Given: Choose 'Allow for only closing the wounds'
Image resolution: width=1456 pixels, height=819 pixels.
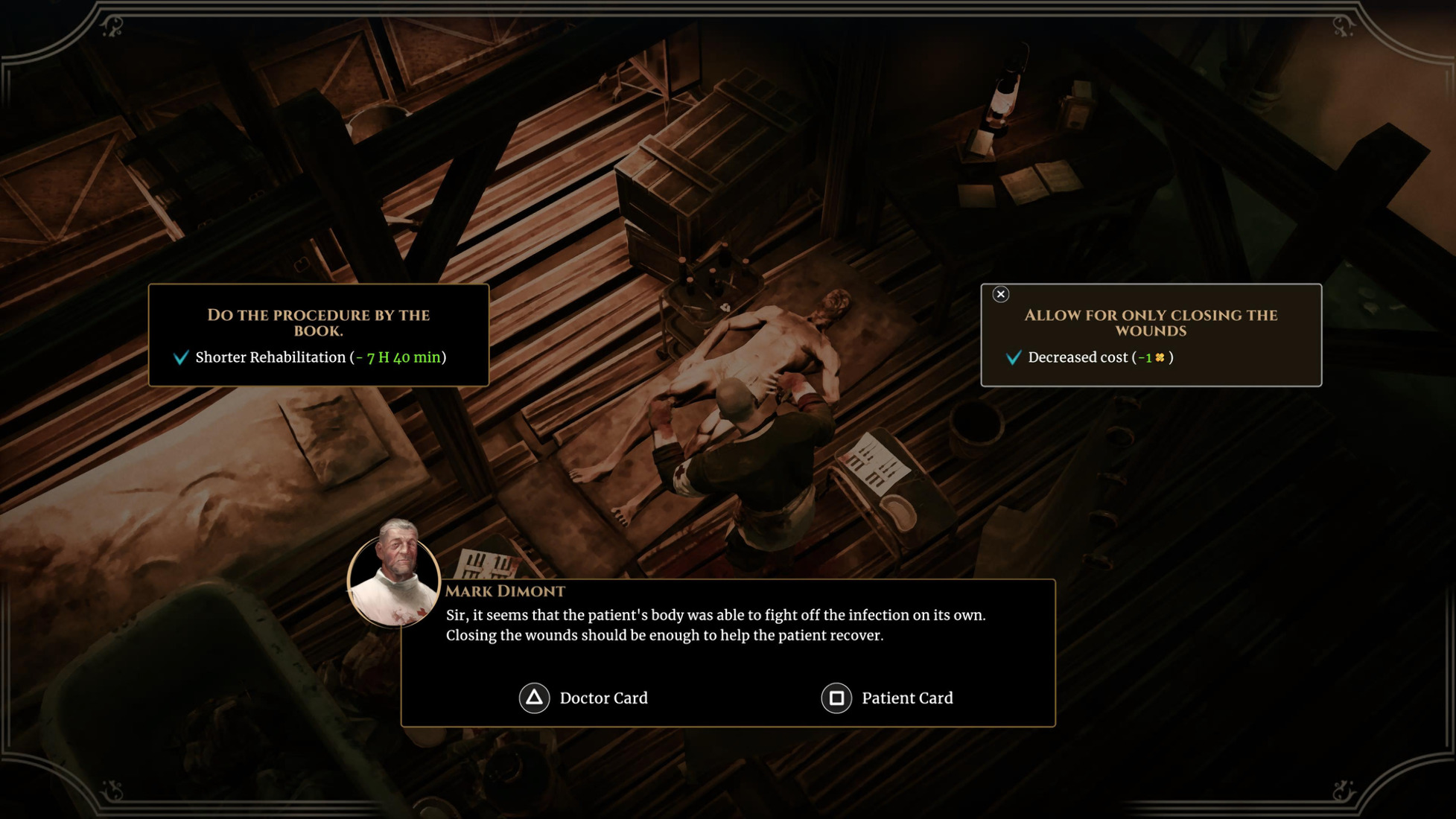Looking at the screenshot, I should 1151,334.
